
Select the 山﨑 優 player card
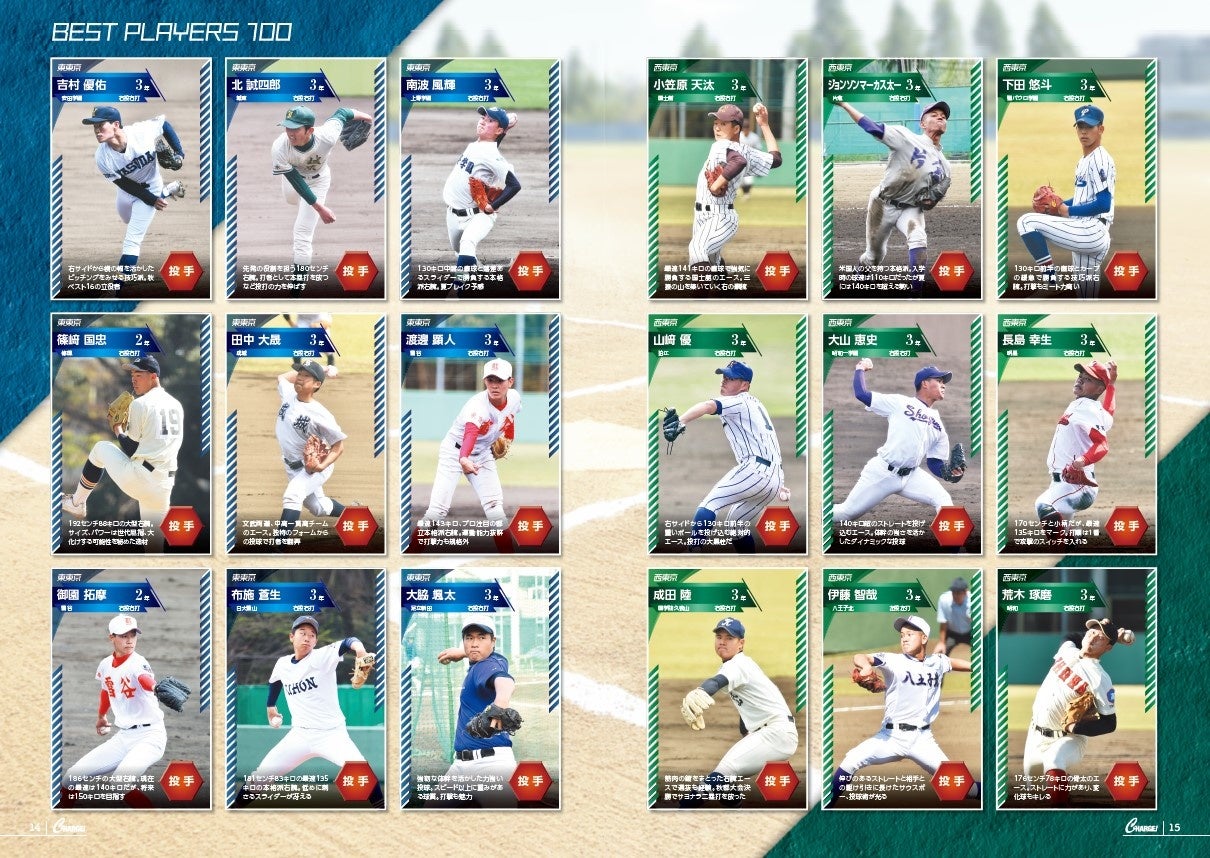[727, 434]
